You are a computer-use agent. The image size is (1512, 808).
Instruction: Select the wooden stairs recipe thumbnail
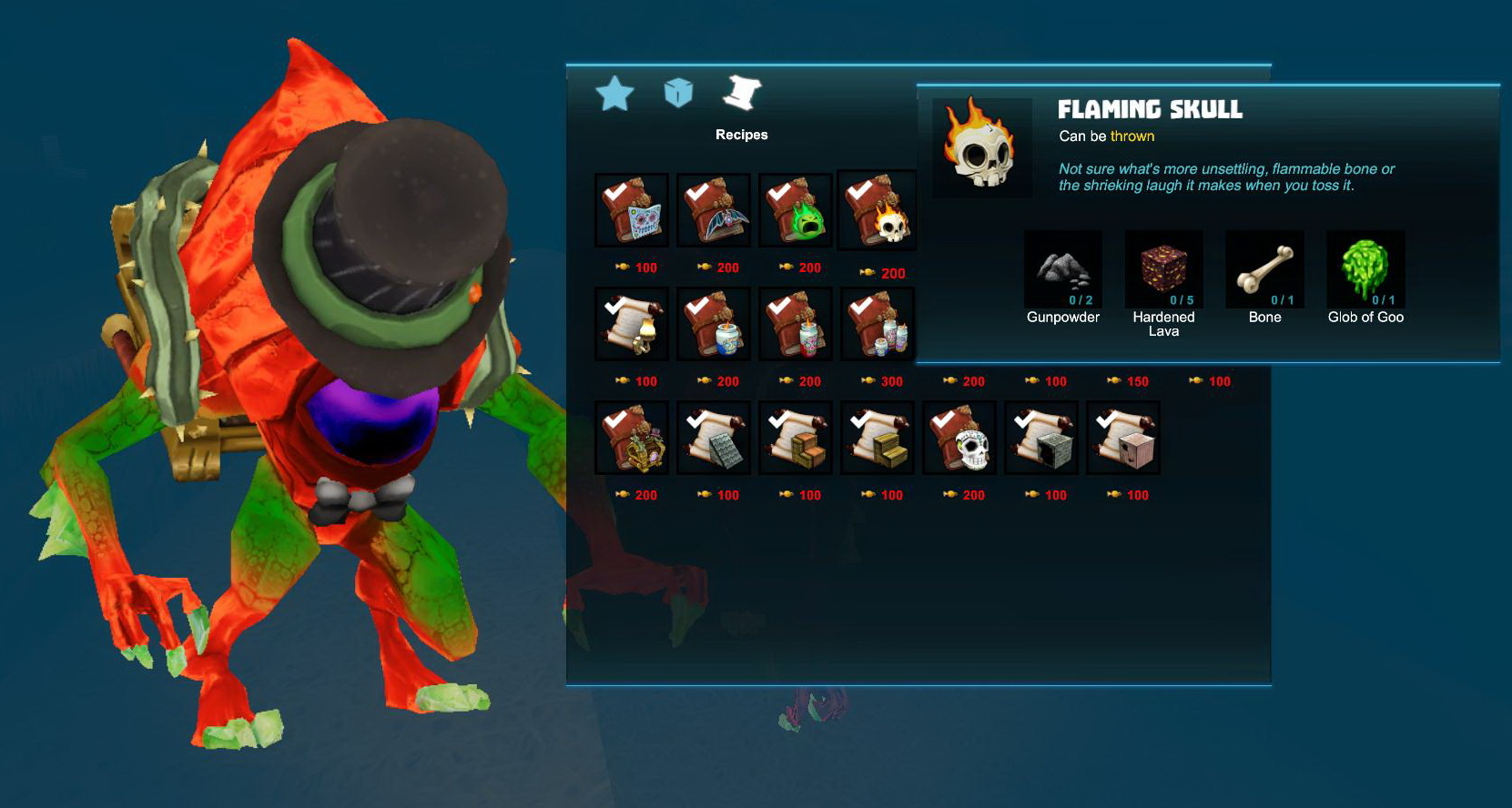[x=877, y=439]
